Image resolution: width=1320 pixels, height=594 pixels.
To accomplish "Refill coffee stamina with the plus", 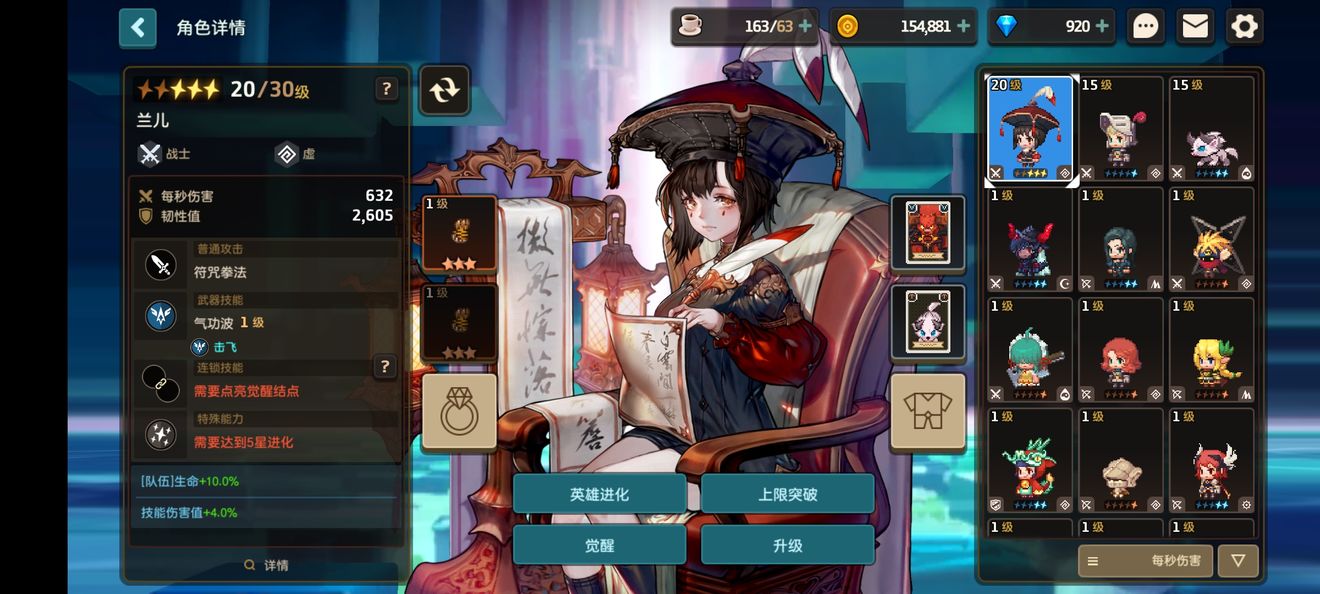I will point(805,27).
